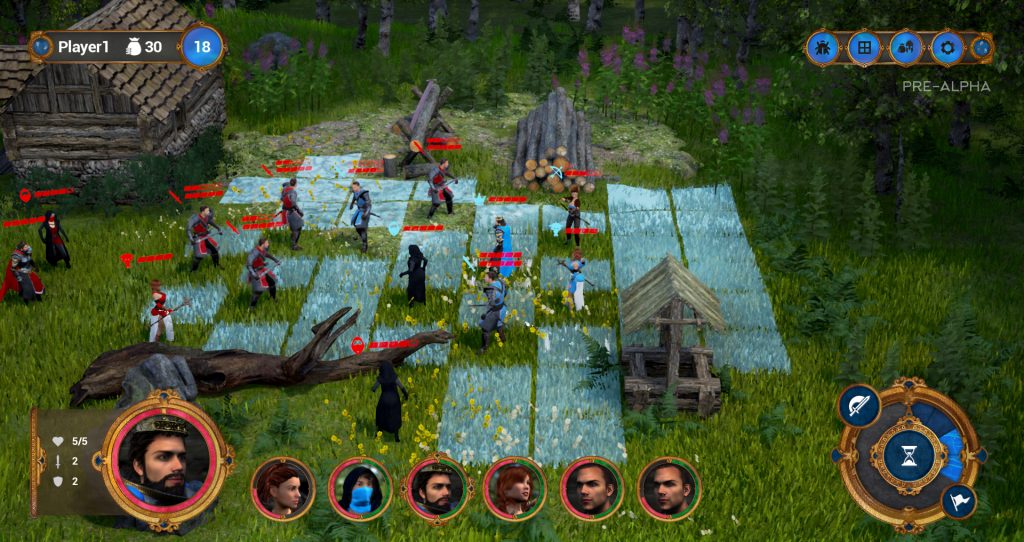The image size is (1024, 542).
Task: Open the bug report button
Action: pyautogui.click(x=823, y=47)
